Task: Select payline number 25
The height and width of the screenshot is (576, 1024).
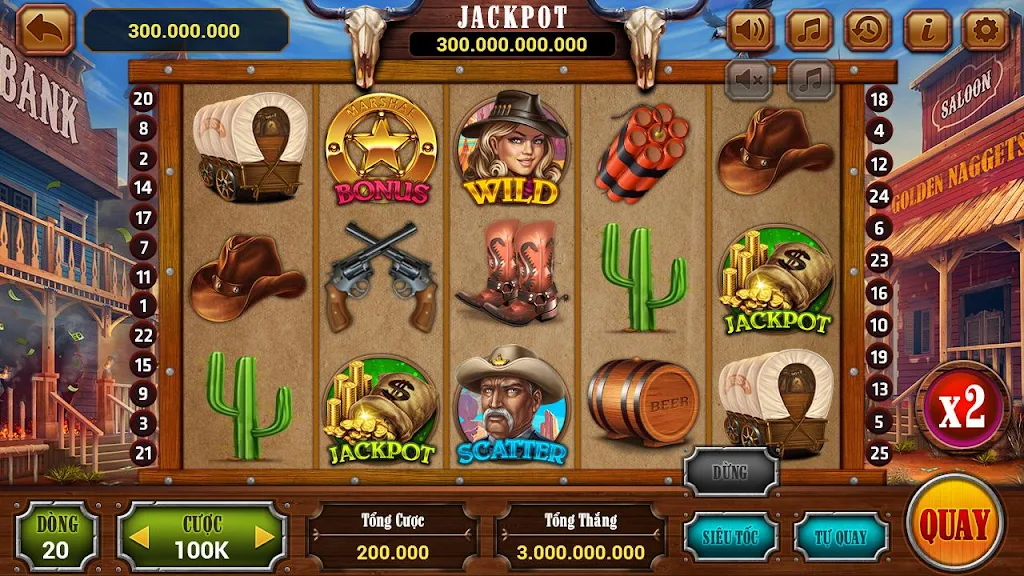Action: click(x=880, y=453)
